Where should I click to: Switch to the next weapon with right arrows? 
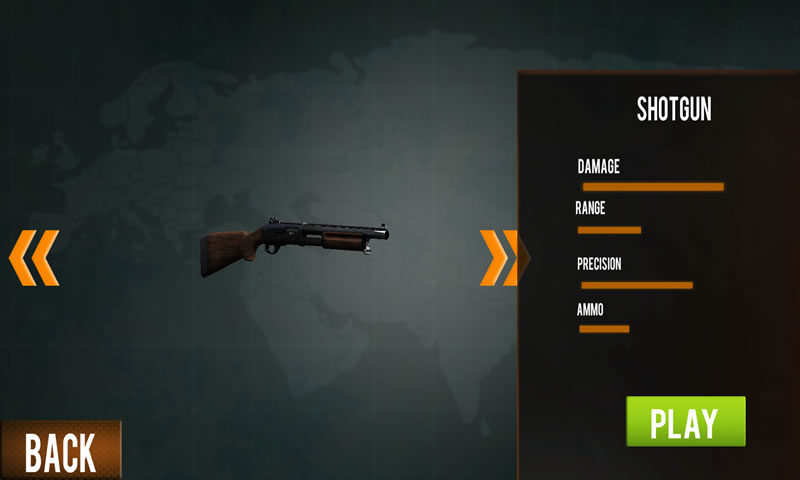499,258
